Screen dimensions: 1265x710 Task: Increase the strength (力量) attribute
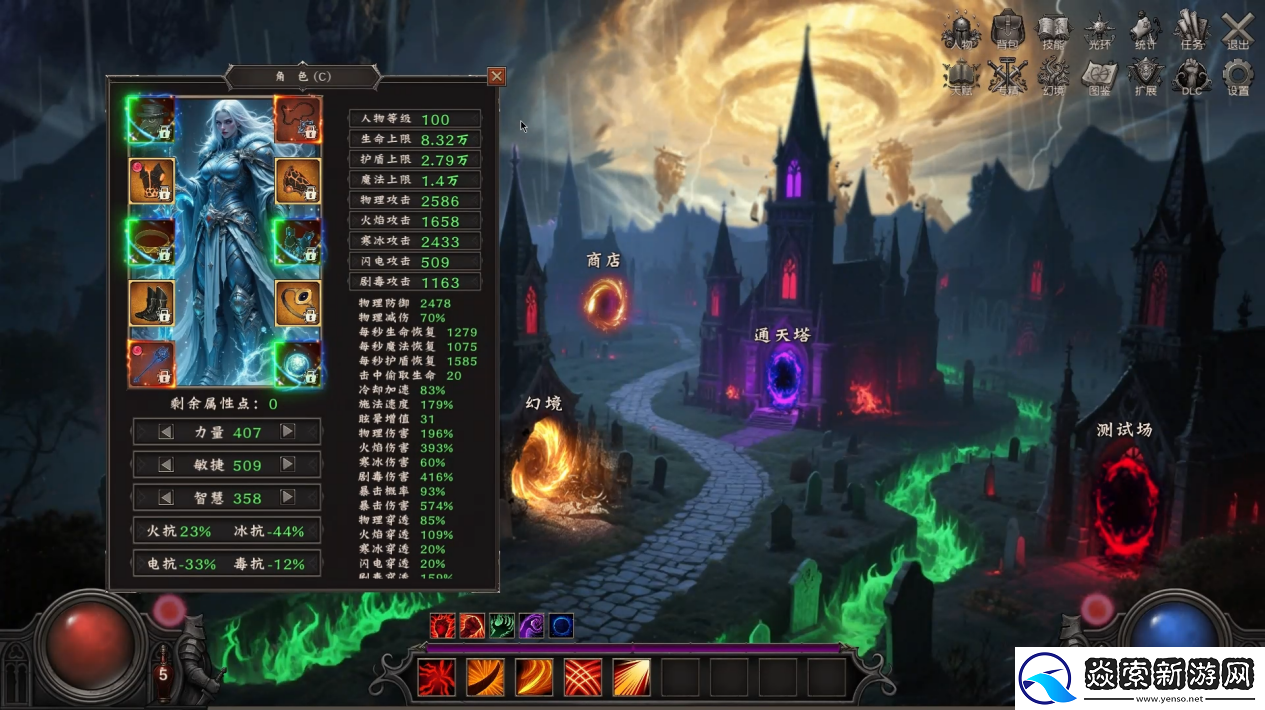[x=287, y=432]
